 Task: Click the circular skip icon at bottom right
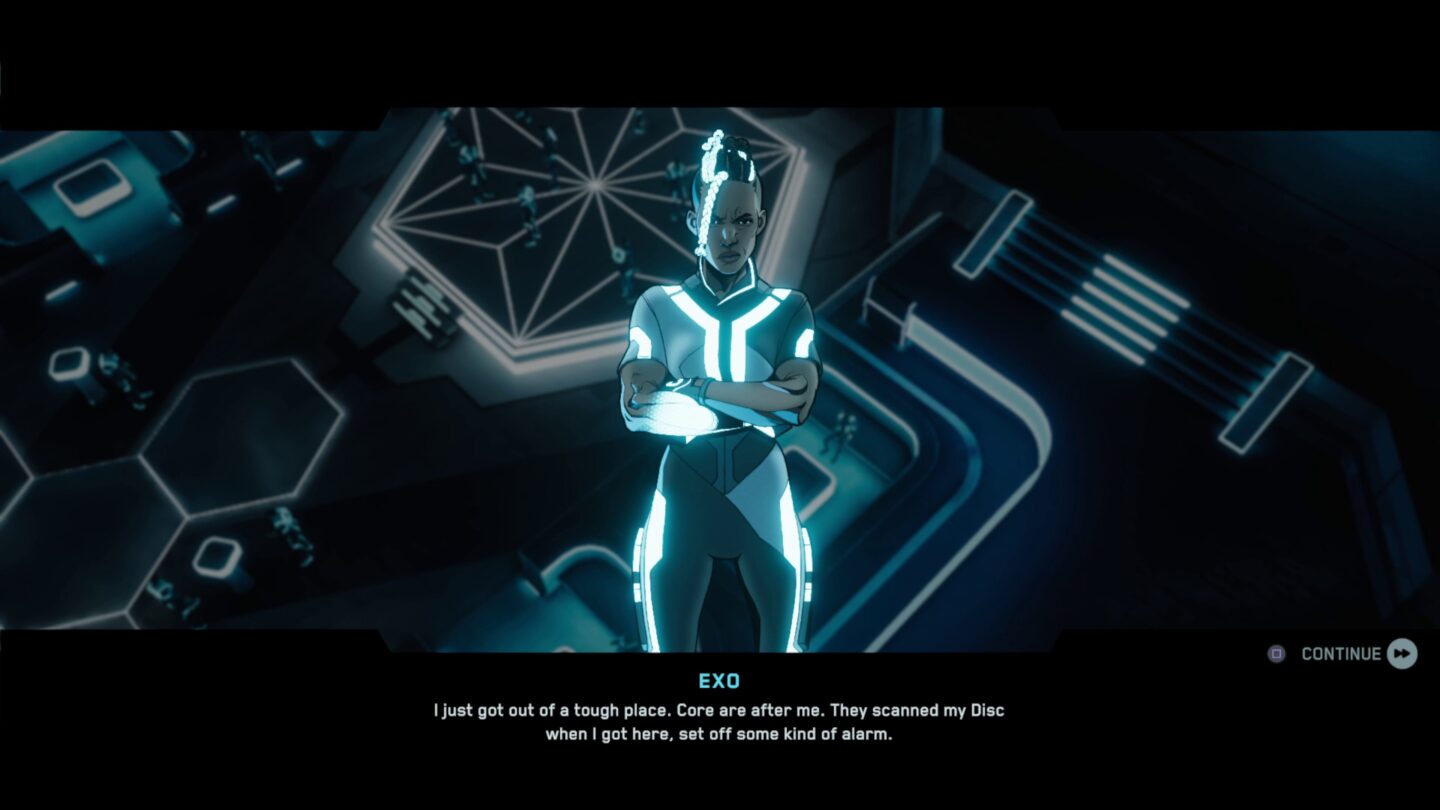[1274, 653]
